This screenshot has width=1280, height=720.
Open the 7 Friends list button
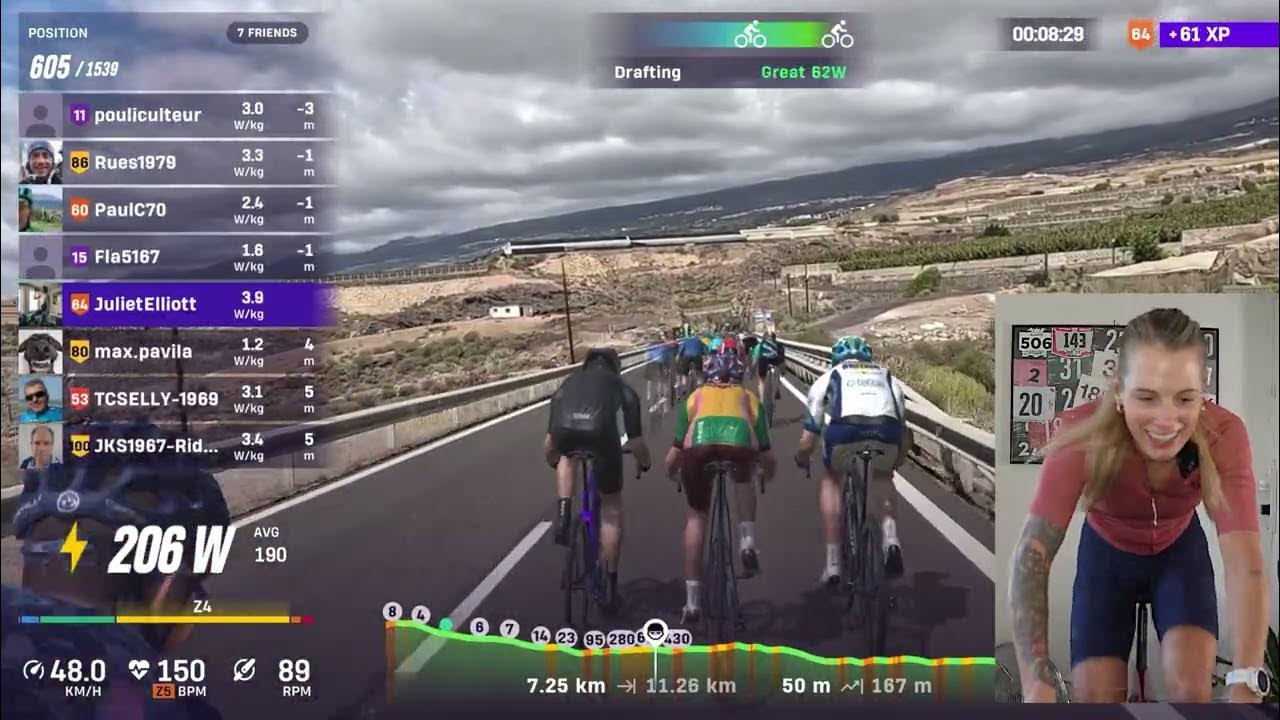[267, 33]
